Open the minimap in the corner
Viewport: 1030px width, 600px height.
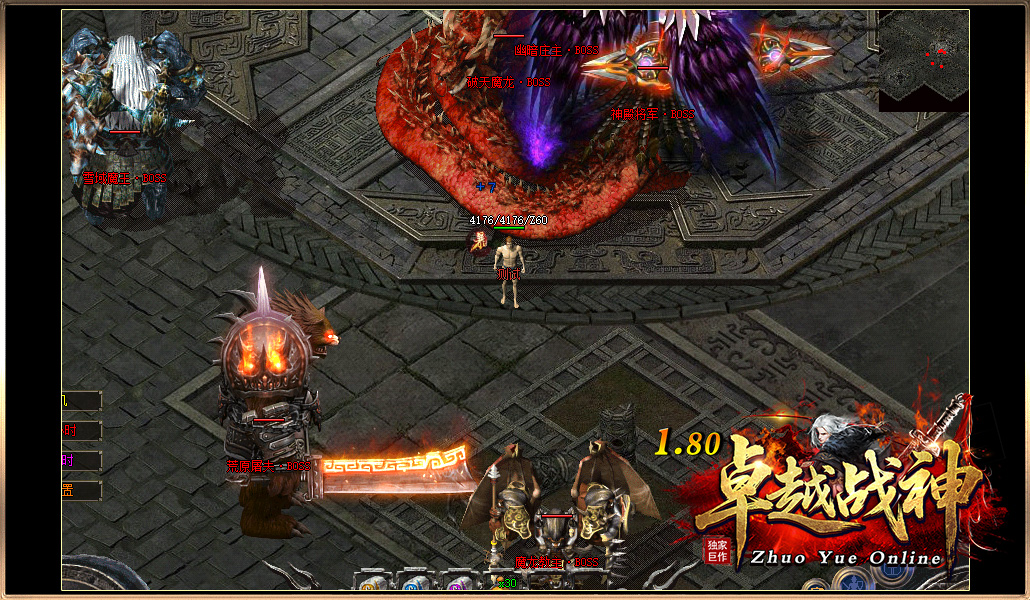click(x=924, y=60)
